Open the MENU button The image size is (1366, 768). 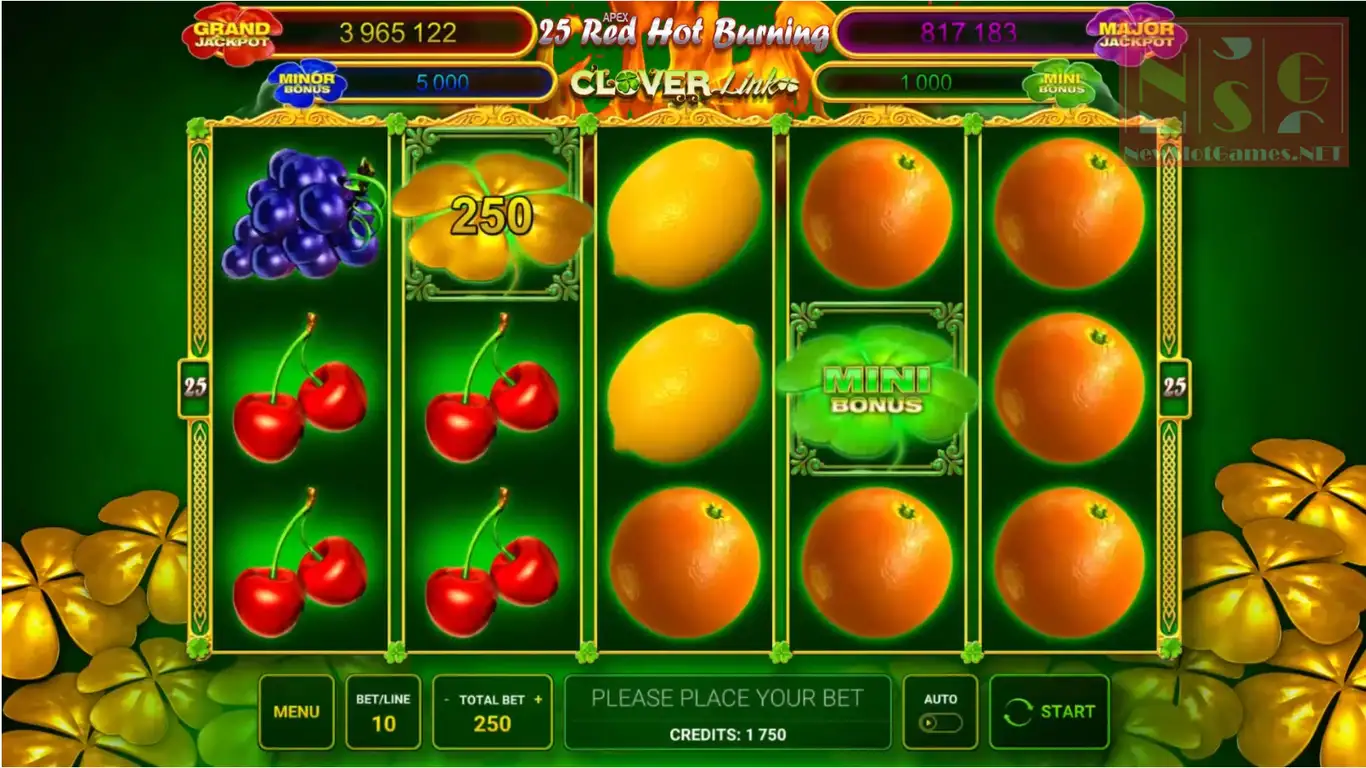[x=296, y=712]
